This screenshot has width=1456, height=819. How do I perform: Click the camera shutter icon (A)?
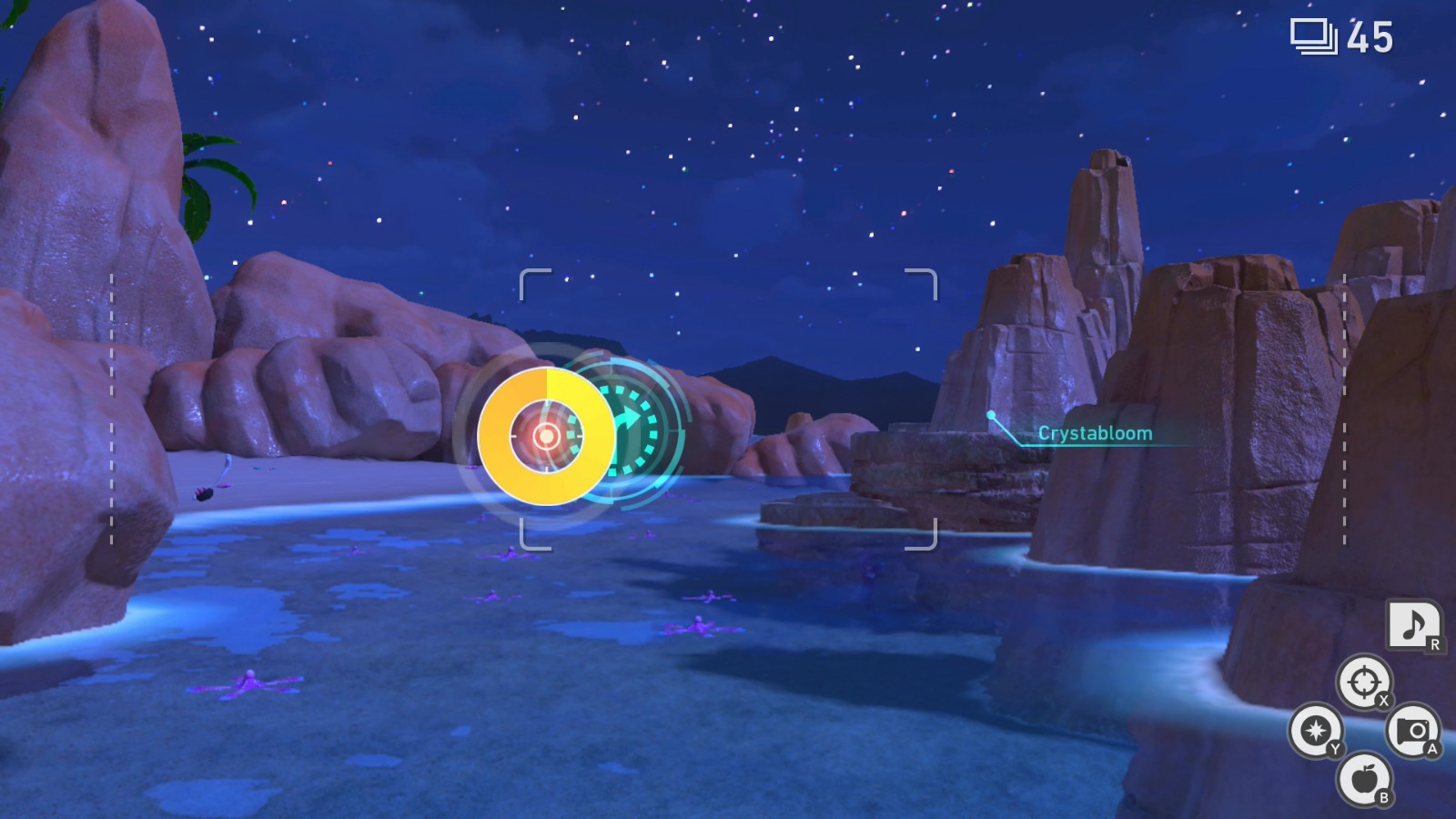point(1412,730)
